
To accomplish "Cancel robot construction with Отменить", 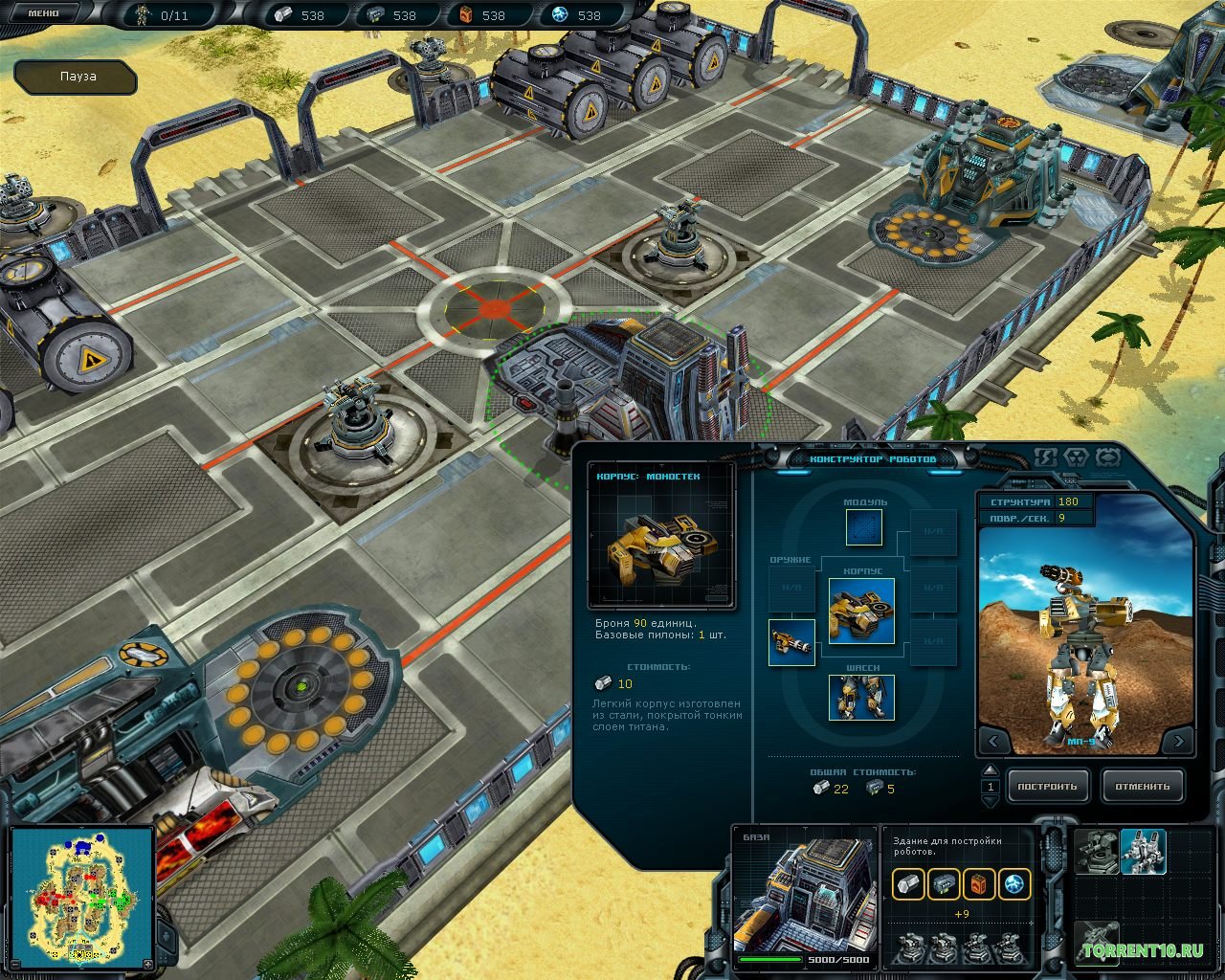I will 1142,787.
